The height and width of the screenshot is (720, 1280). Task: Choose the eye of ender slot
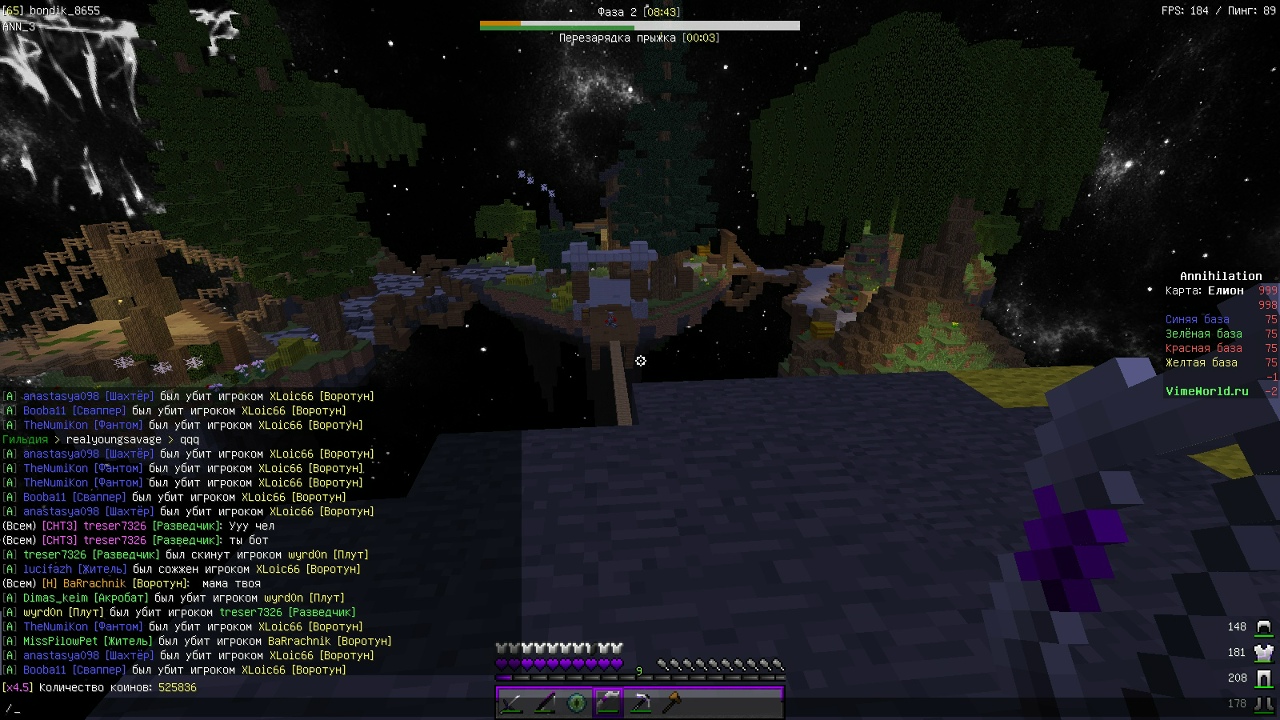click(x=577, y=703)
